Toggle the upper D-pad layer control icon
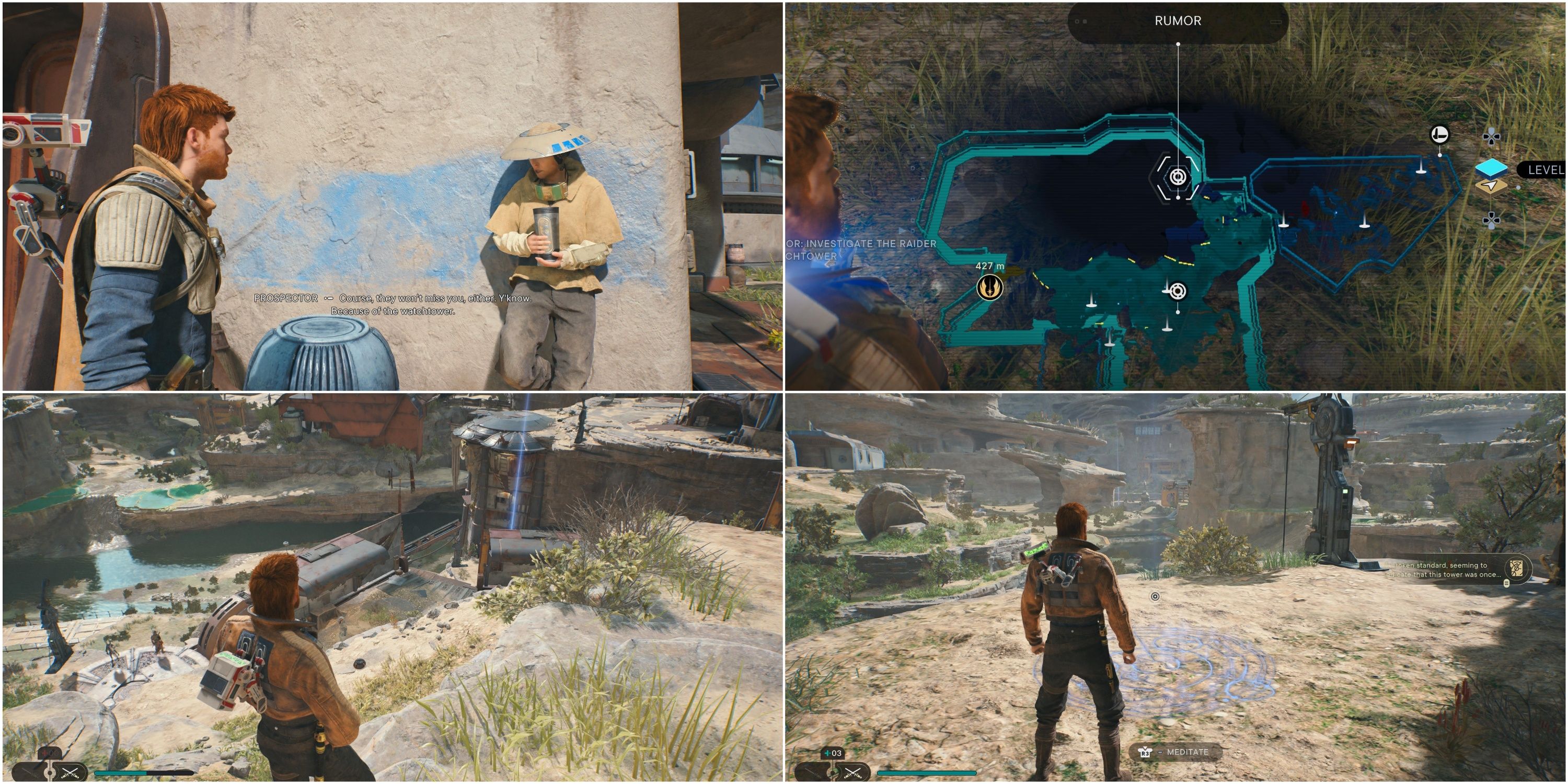This screenshot has height=784, width=1568. (x=1491, y=136)
